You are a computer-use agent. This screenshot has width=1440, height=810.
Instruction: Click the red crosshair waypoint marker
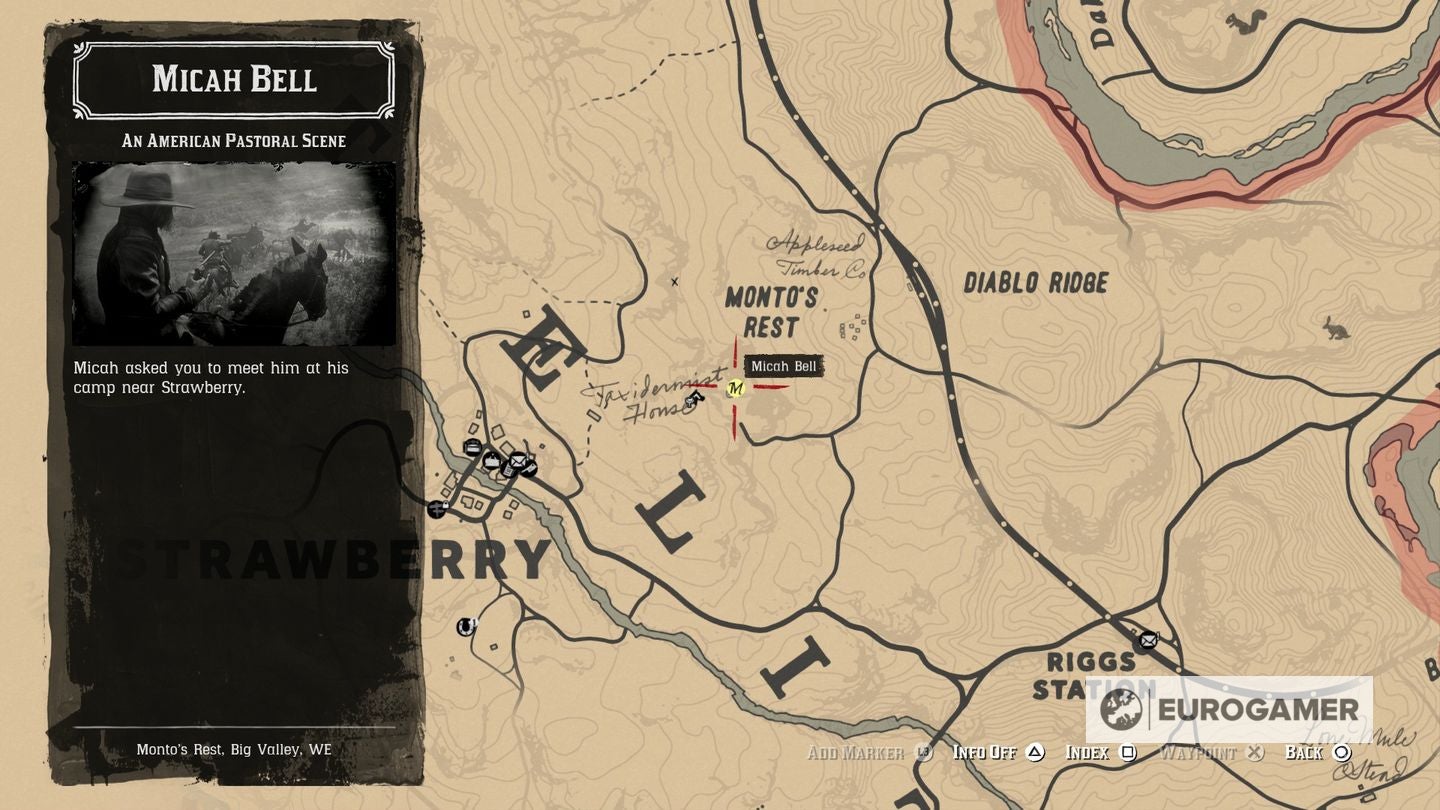pyautogui.click(x=737, y=389)
